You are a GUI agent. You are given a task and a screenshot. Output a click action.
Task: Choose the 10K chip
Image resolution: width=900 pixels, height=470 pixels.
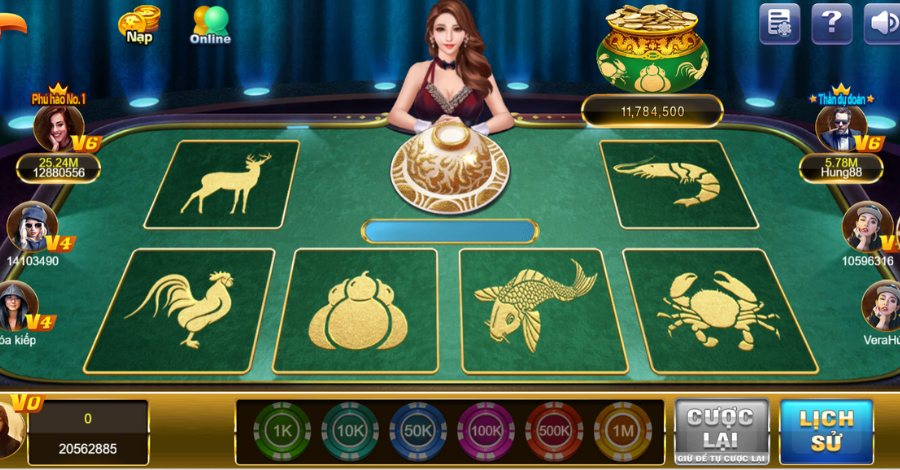click(x=350, y=431)
